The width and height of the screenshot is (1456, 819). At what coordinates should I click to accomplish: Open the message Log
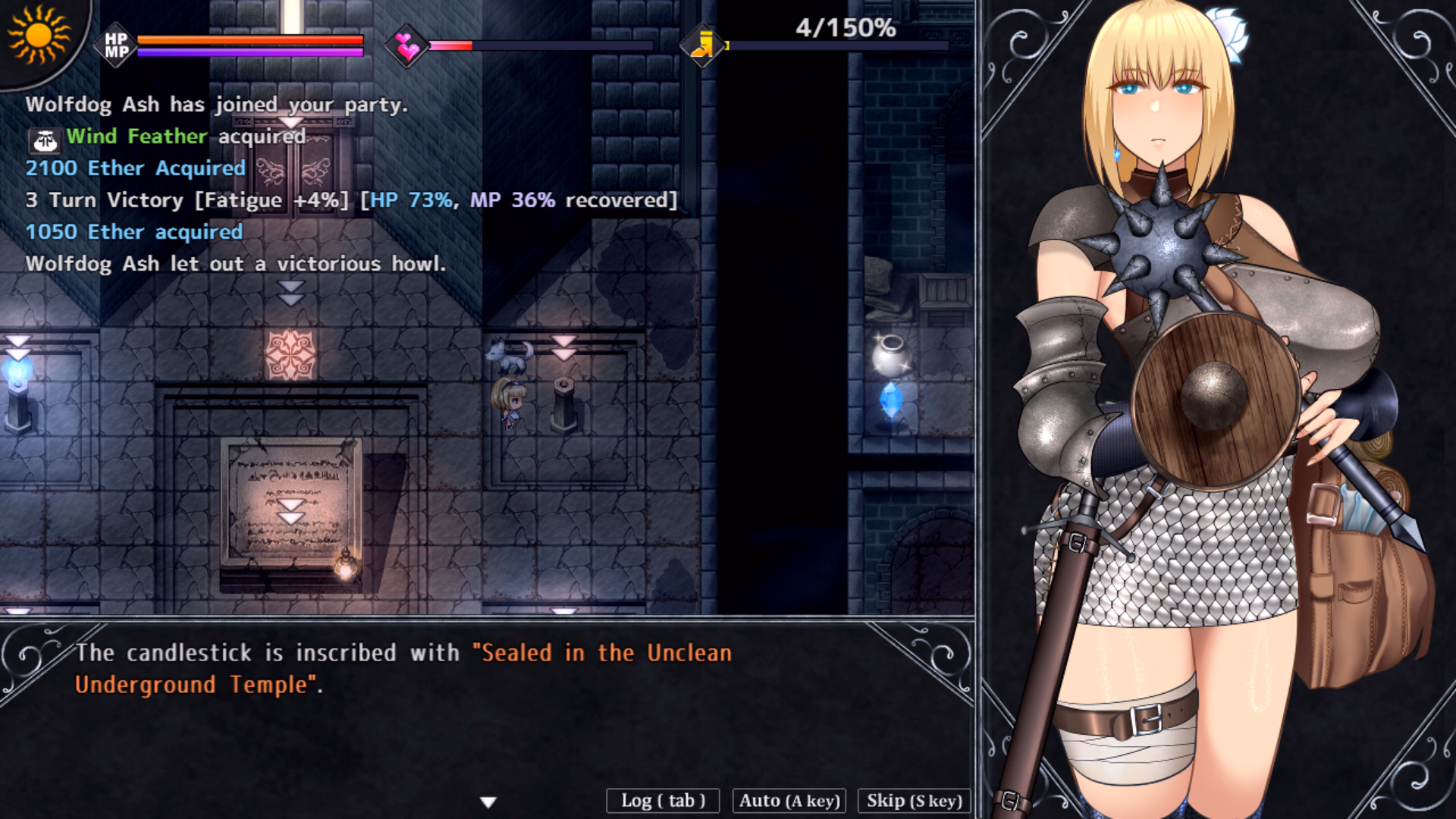click(663, 801)
